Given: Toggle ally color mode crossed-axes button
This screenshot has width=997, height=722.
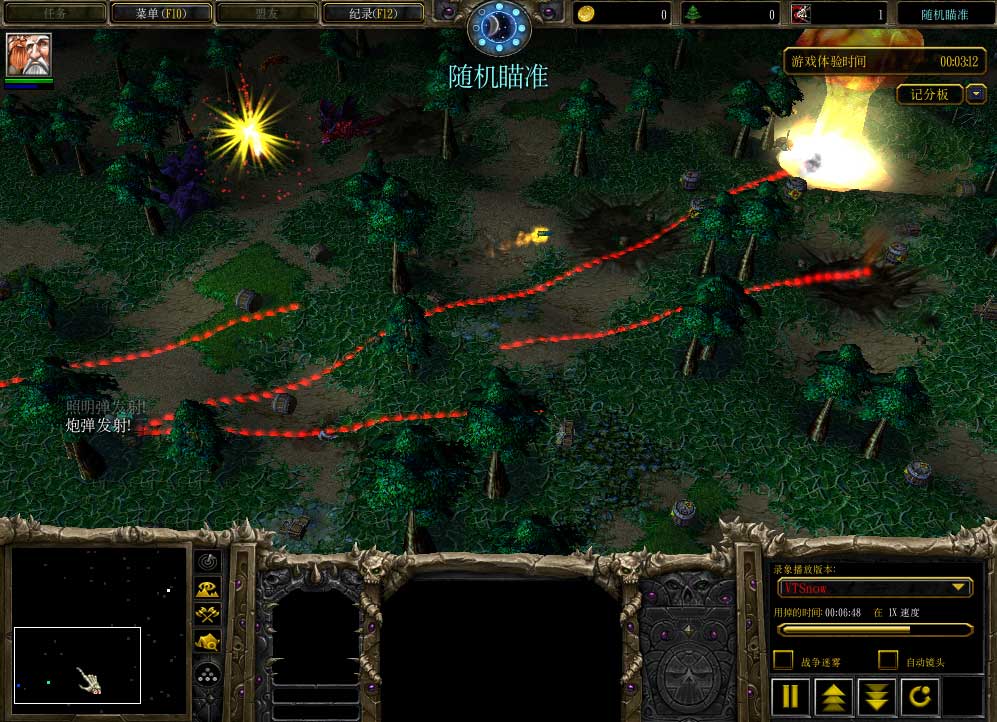Looking at the screenshot, I should click(x=208, y=615).
